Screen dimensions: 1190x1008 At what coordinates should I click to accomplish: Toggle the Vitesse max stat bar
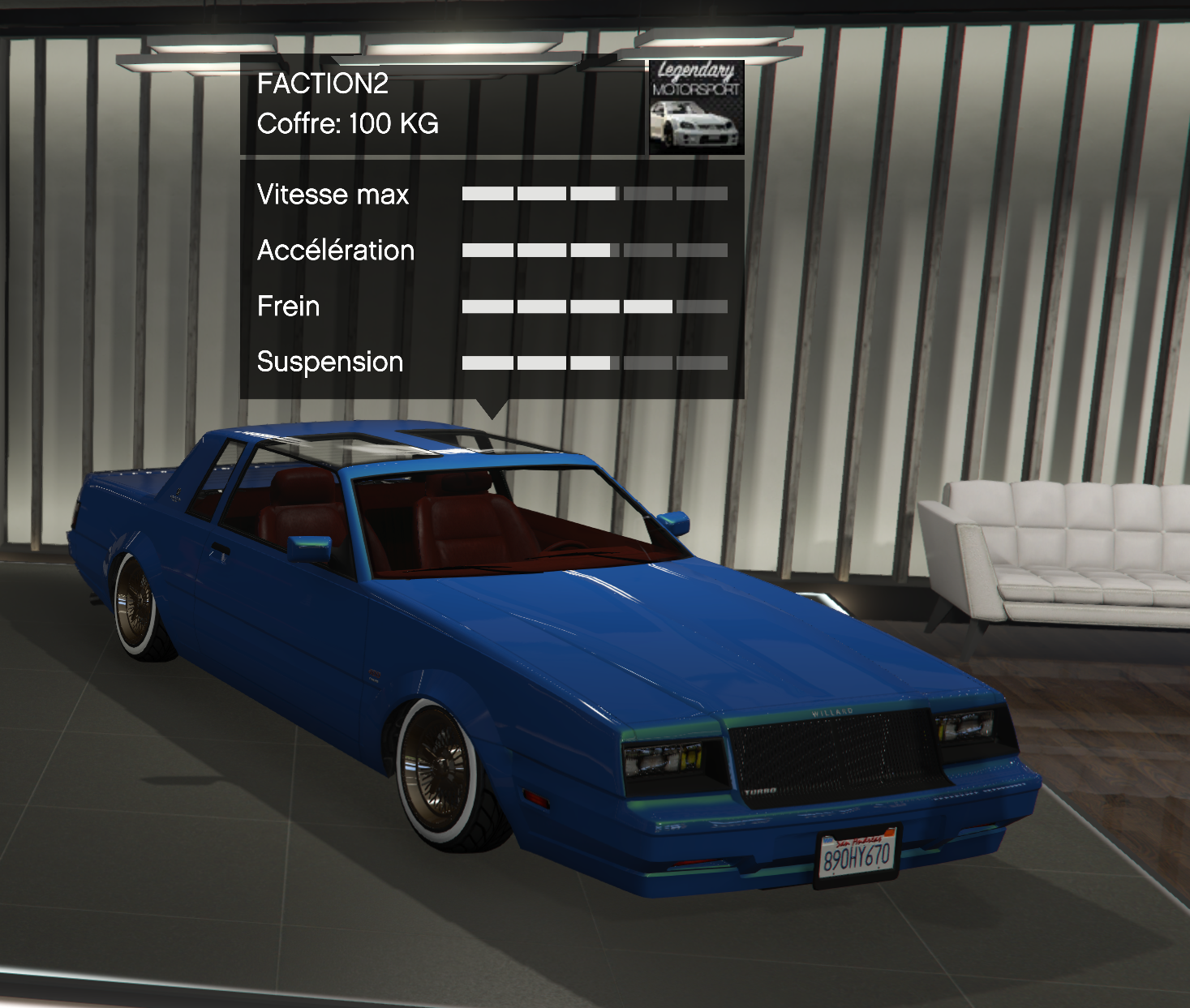click(x=594, y=195)
